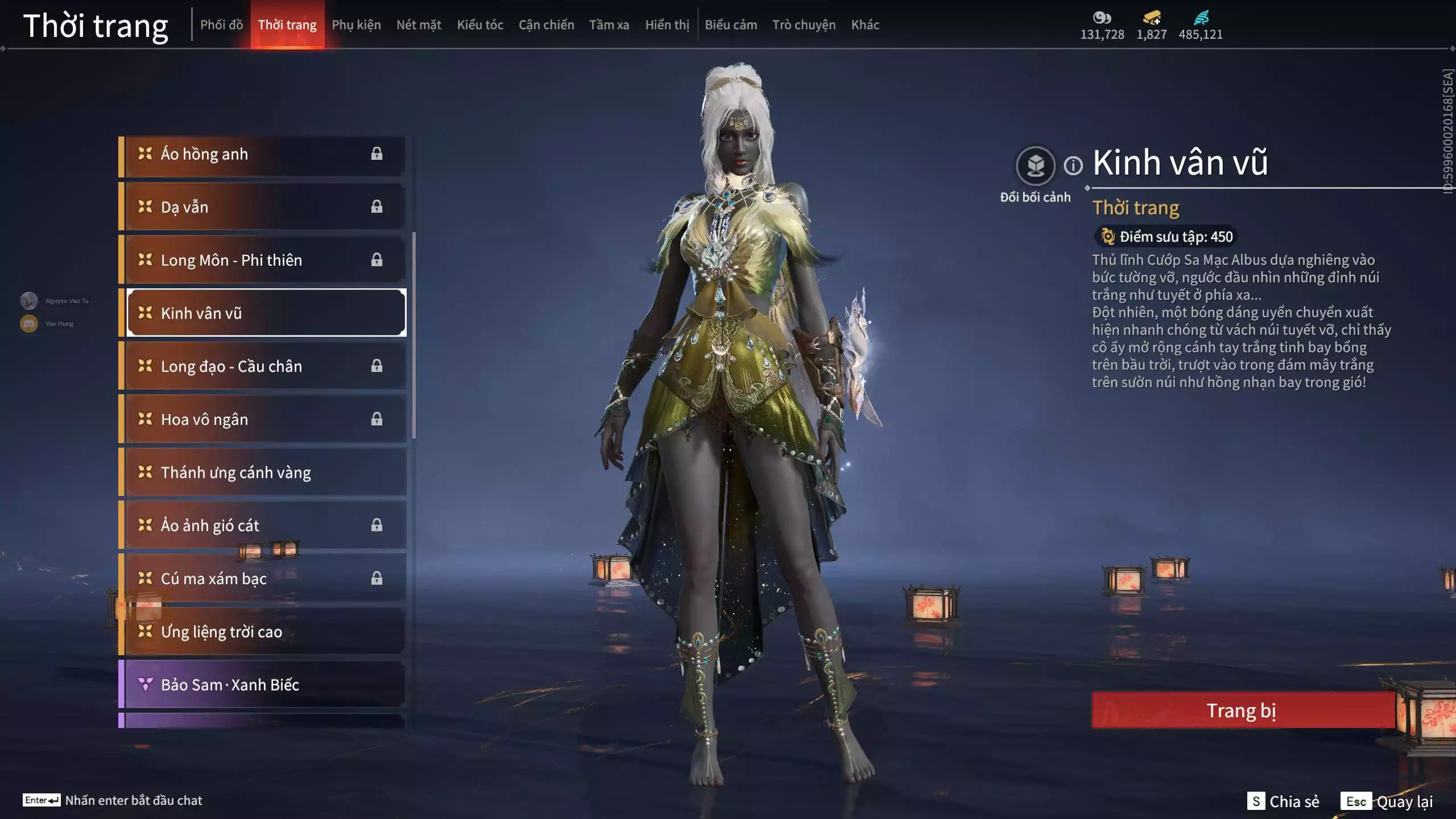Click the Chia sẻ share button
This screenshot has height=819, width=1456.
tap(1284, 801)
